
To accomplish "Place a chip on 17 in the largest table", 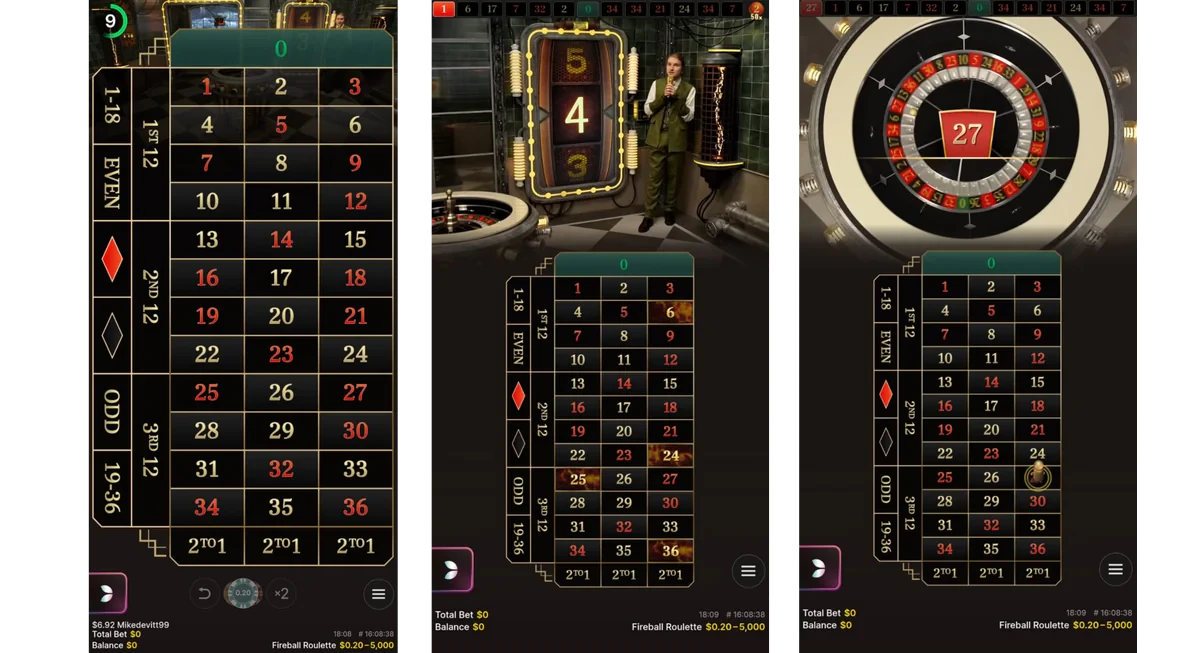I will pyautogui.click(x=281, y=278).
